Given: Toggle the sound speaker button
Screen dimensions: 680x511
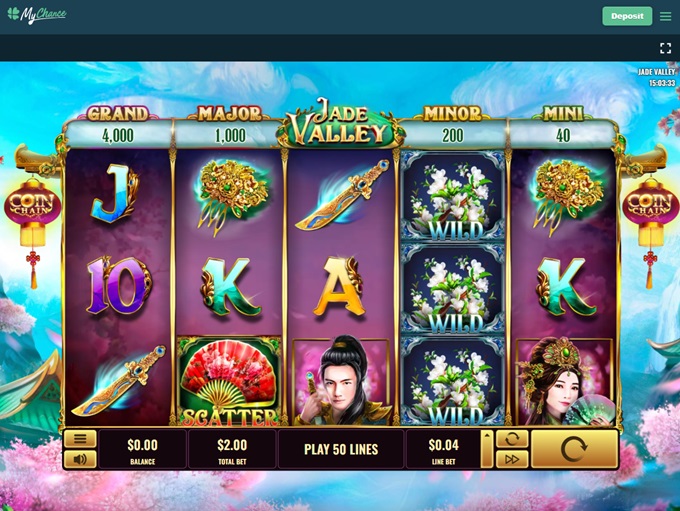Looking at the screenshot, I should (x=80, y=459).
